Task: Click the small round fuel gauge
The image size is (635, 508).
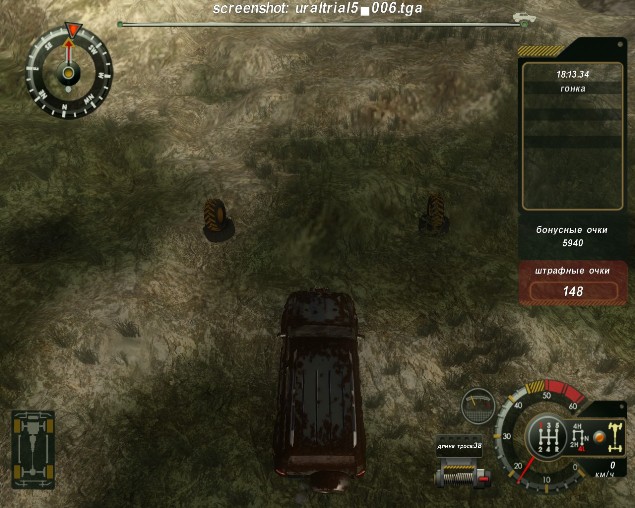Action: [478, 405]
